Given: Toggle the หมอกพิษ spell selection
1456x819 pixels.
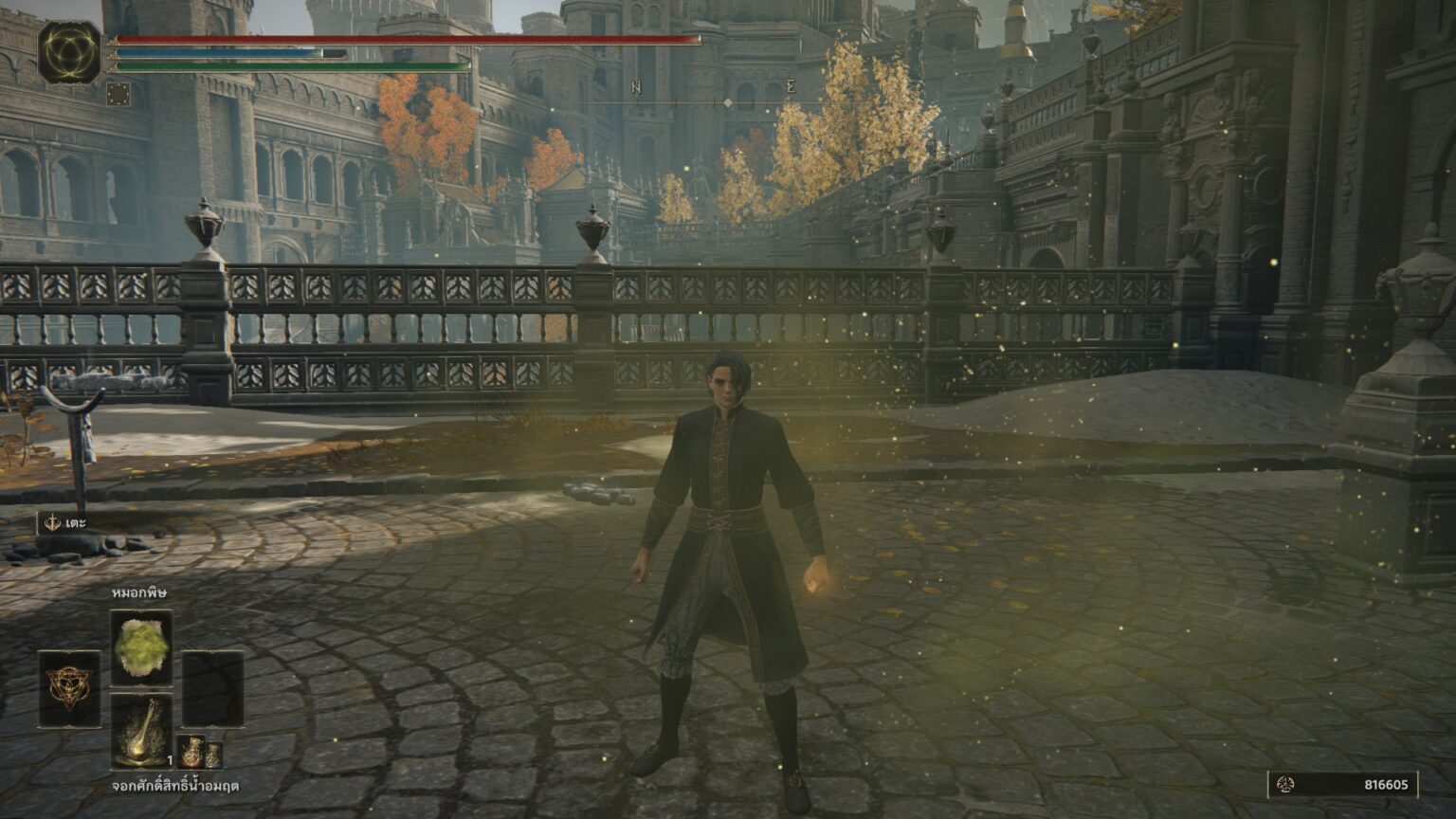Looking at the screenshot, I should pyautogui.click(x=141, y=643).
